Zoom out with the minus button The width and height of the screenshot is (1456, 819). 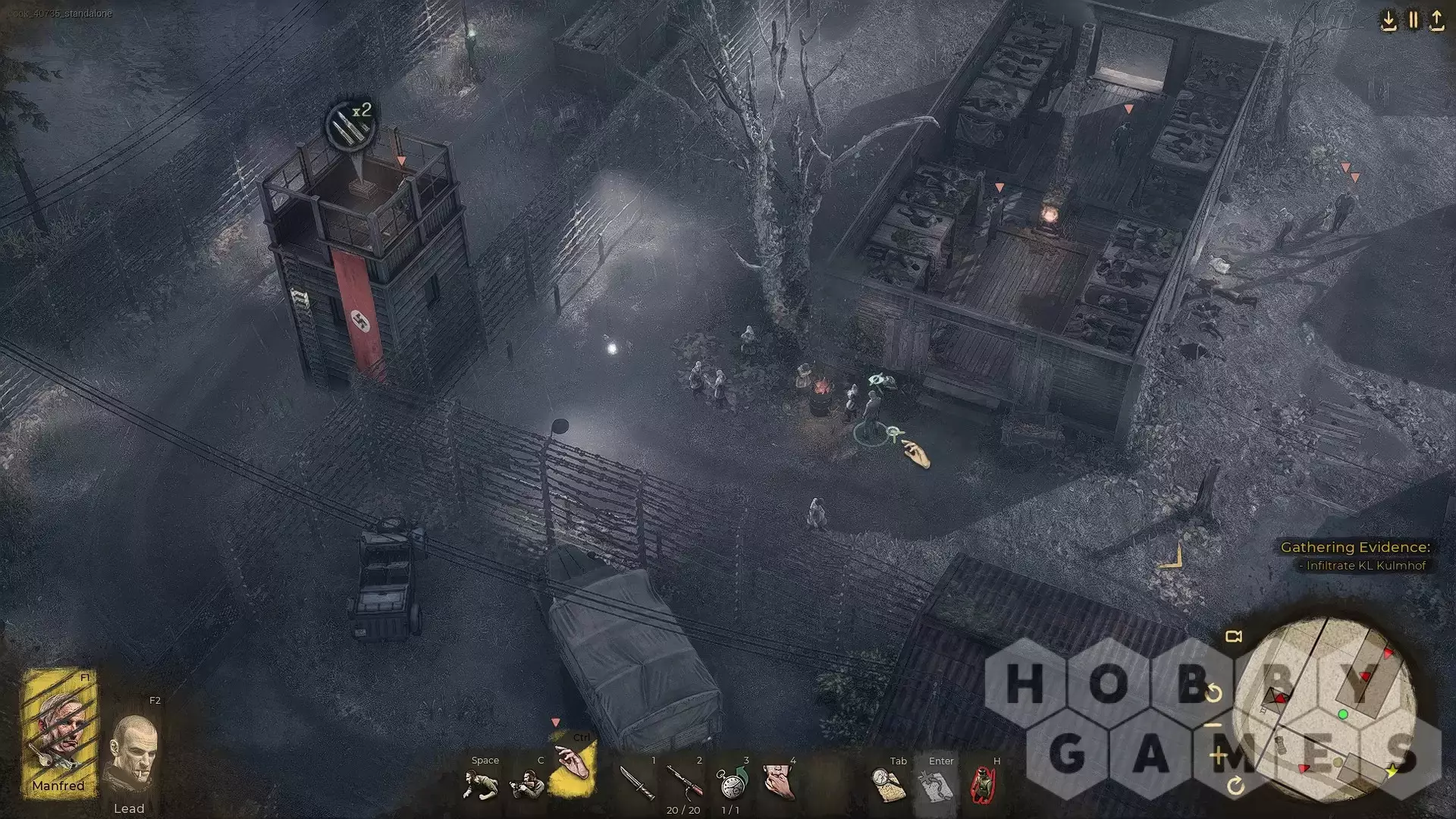[x=1214, y=726]
